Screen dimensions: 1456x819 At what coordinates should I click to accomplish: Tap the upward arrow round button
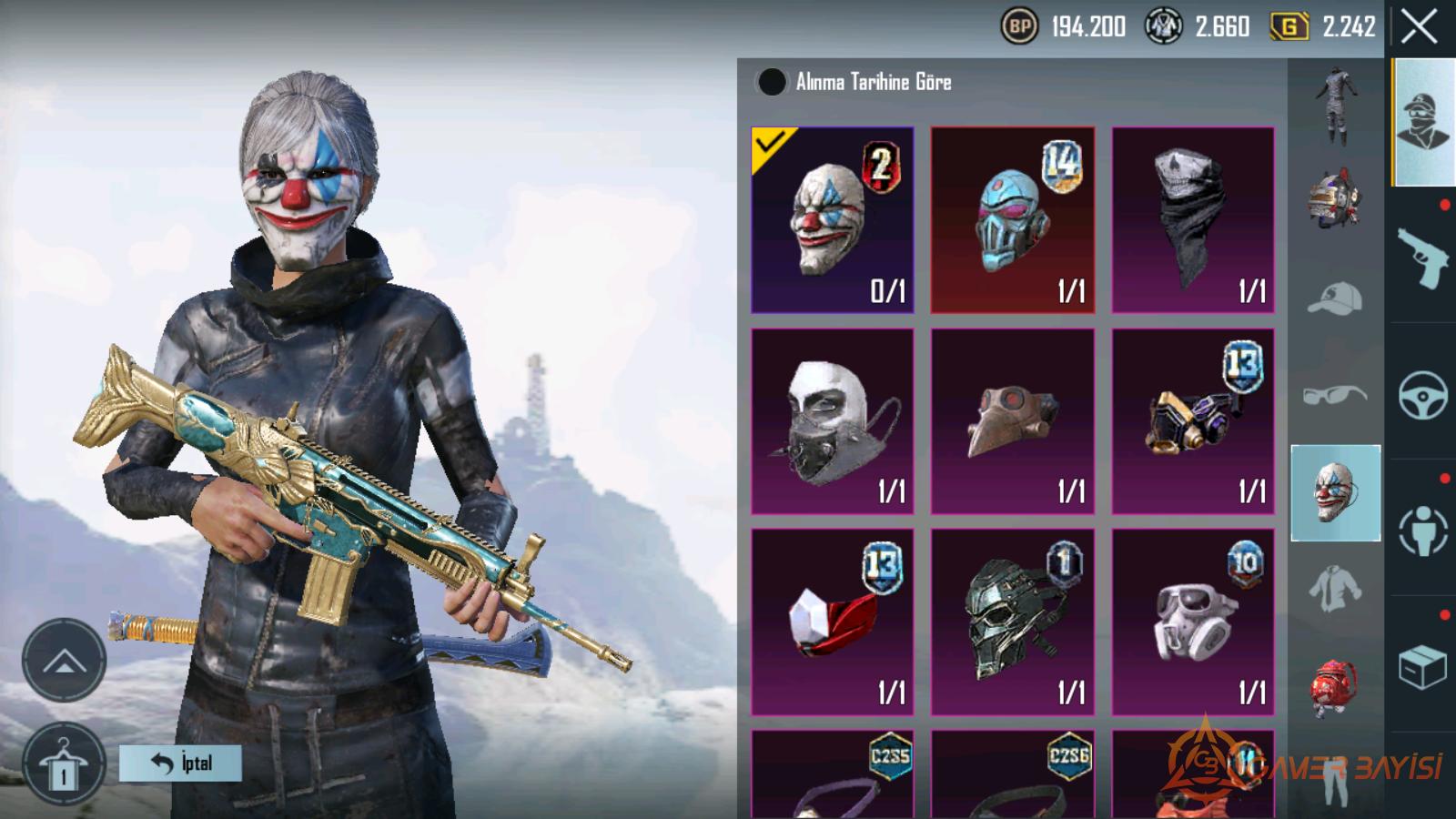(x=64, y=662)
